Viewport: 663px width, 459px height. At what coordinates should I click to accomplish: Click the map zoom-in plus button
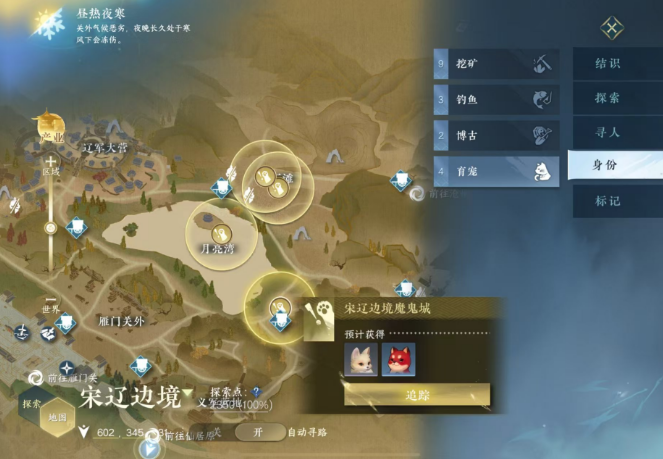coord(50,160)
